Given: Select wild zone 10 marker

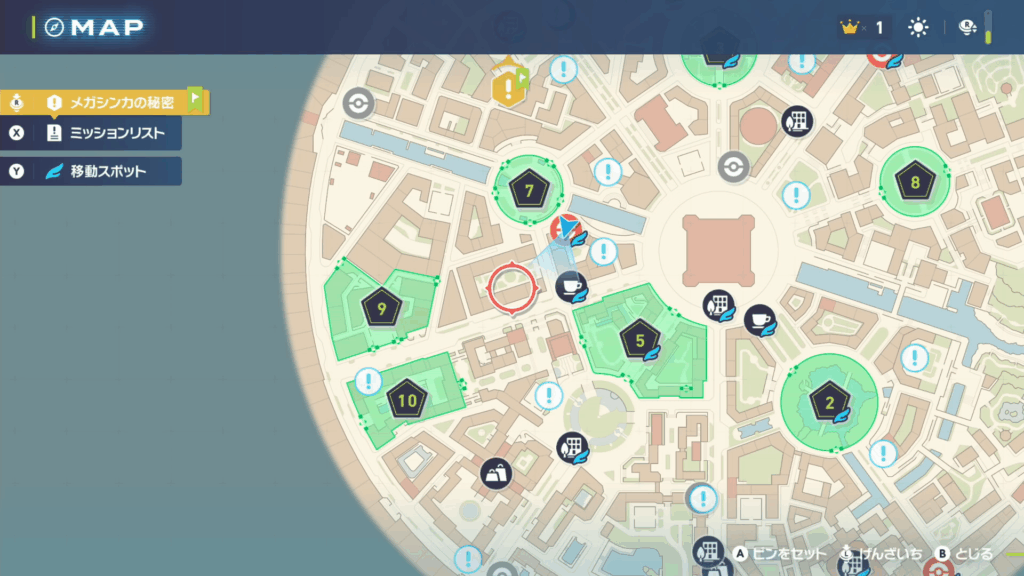Looking at the screenshot, I should click(x=407, y=401).
